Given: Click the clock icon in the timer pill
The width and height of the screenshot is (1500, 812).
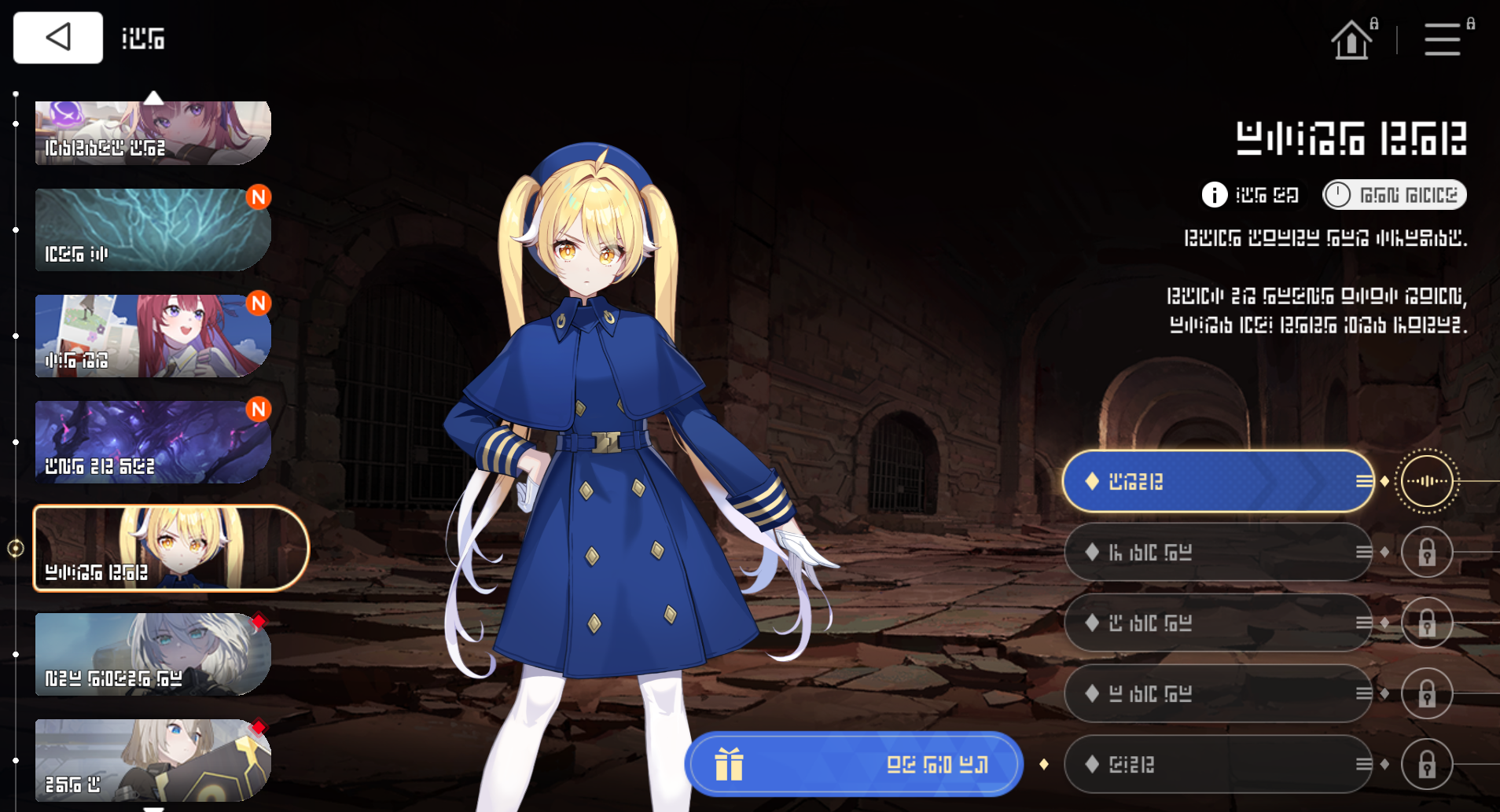Looking at the screenshot, I should click(1339, 194).
